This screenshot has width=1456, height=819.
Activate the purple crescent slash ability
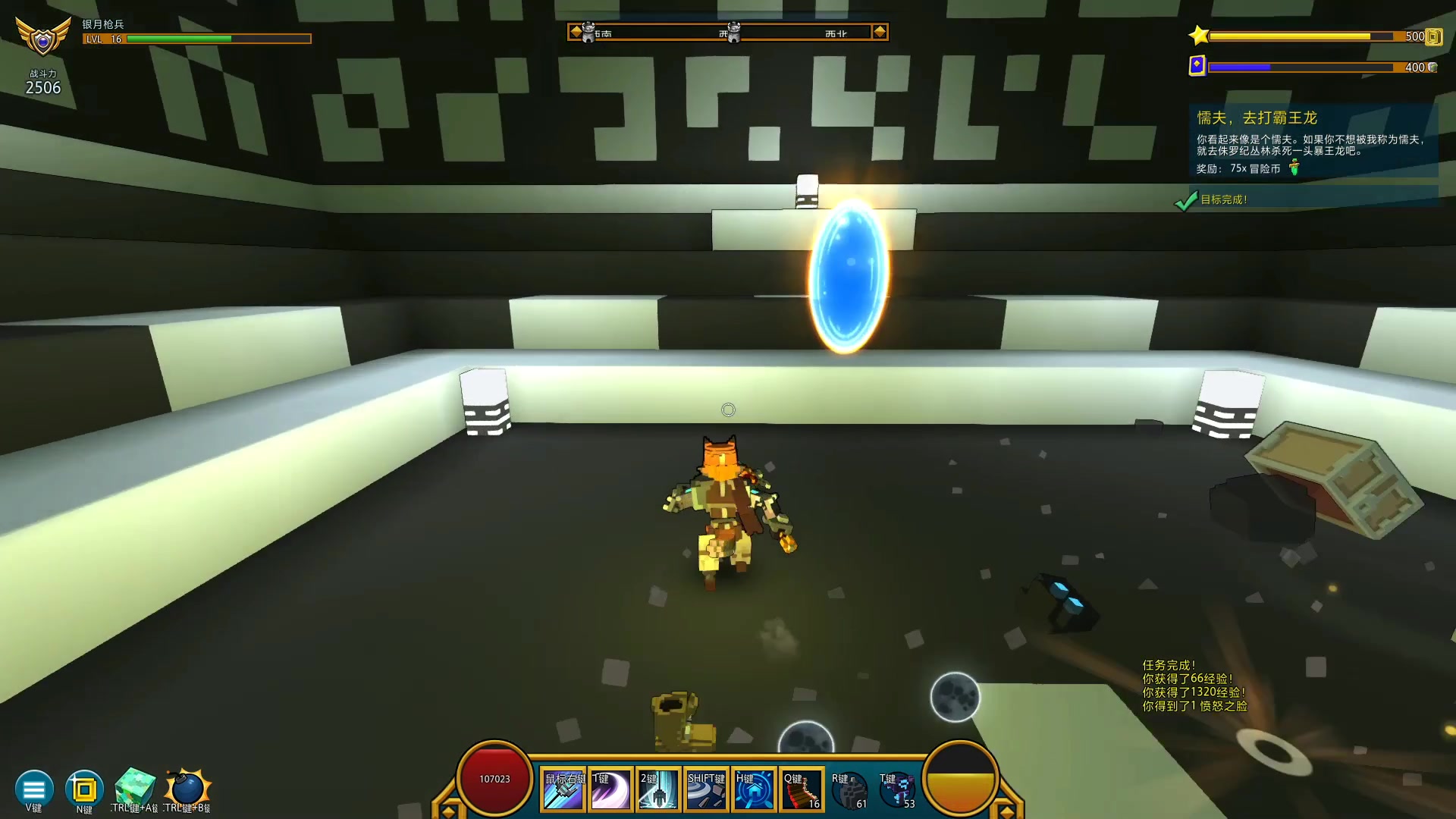tap(611, 789)
